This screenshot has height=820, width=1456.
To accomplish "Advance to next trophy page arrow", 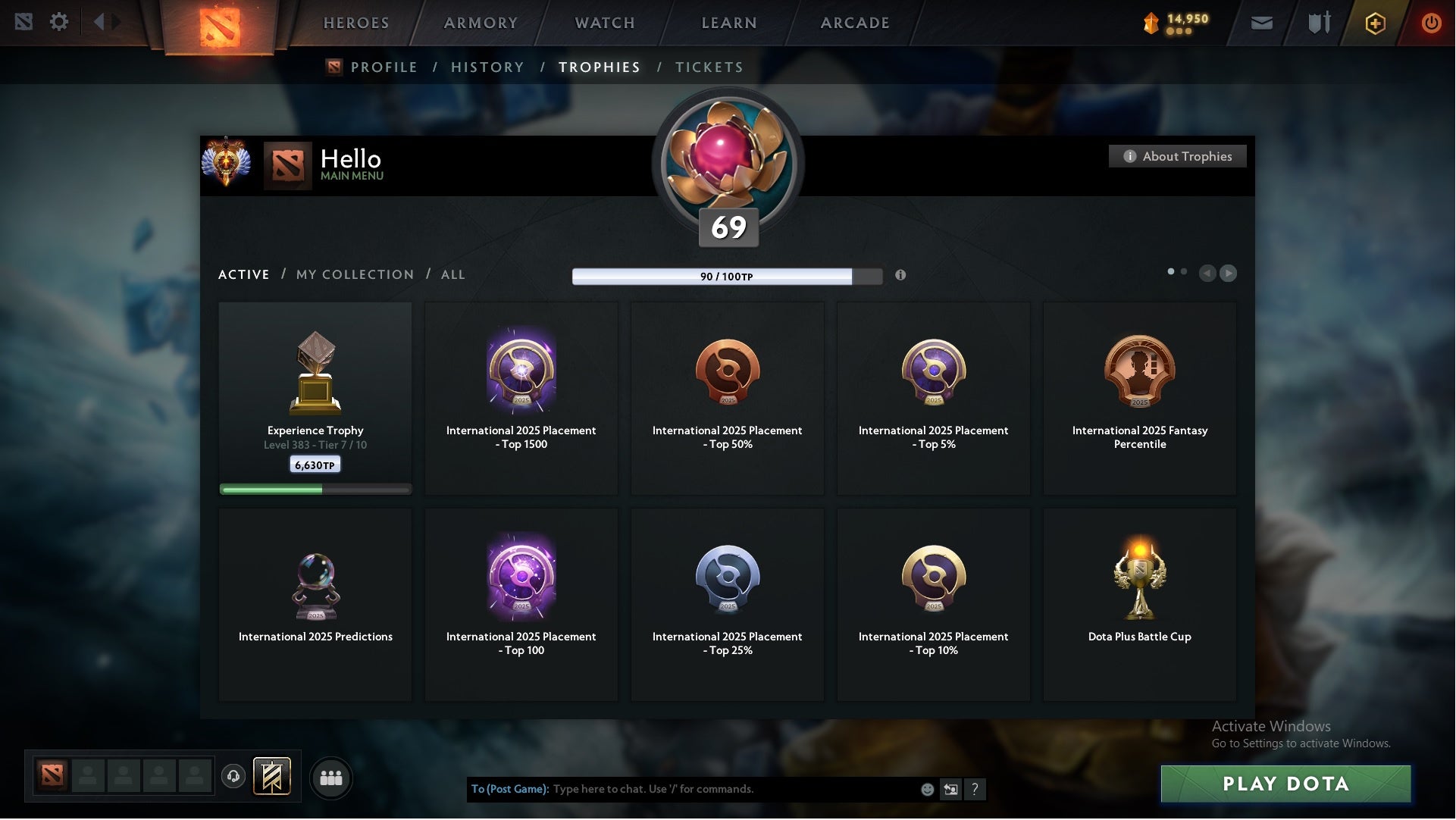I will (1228, 274).
